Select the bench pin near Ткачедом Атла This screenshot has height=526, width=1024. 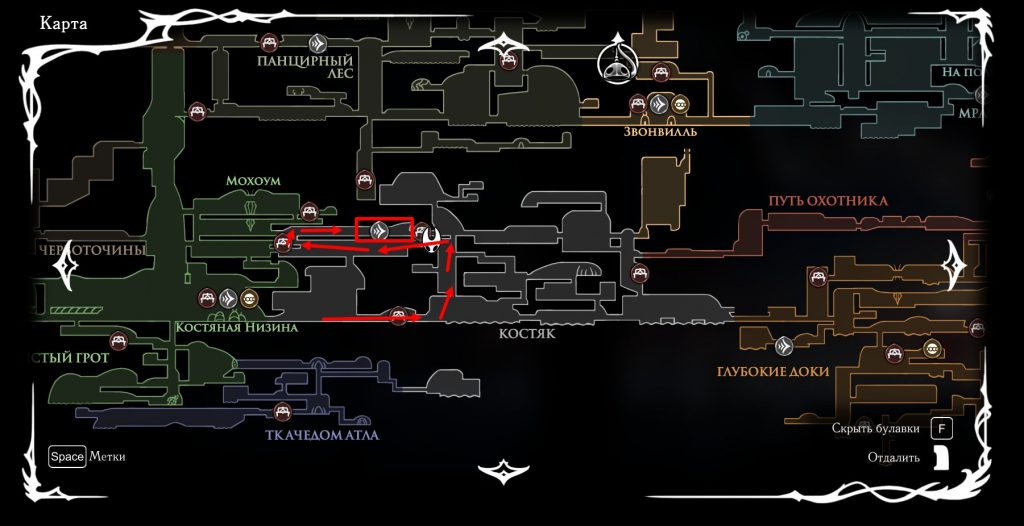(x=282, y=409)
